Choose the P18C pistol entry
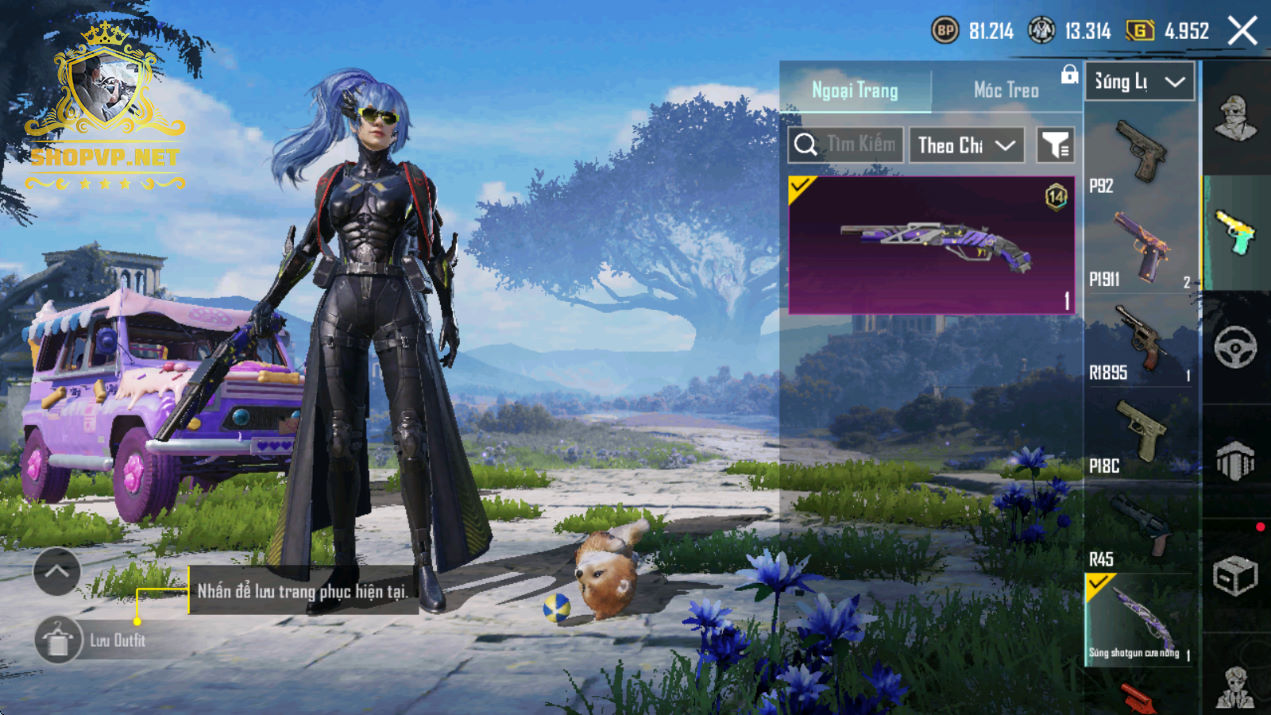 click(1141, 433)
